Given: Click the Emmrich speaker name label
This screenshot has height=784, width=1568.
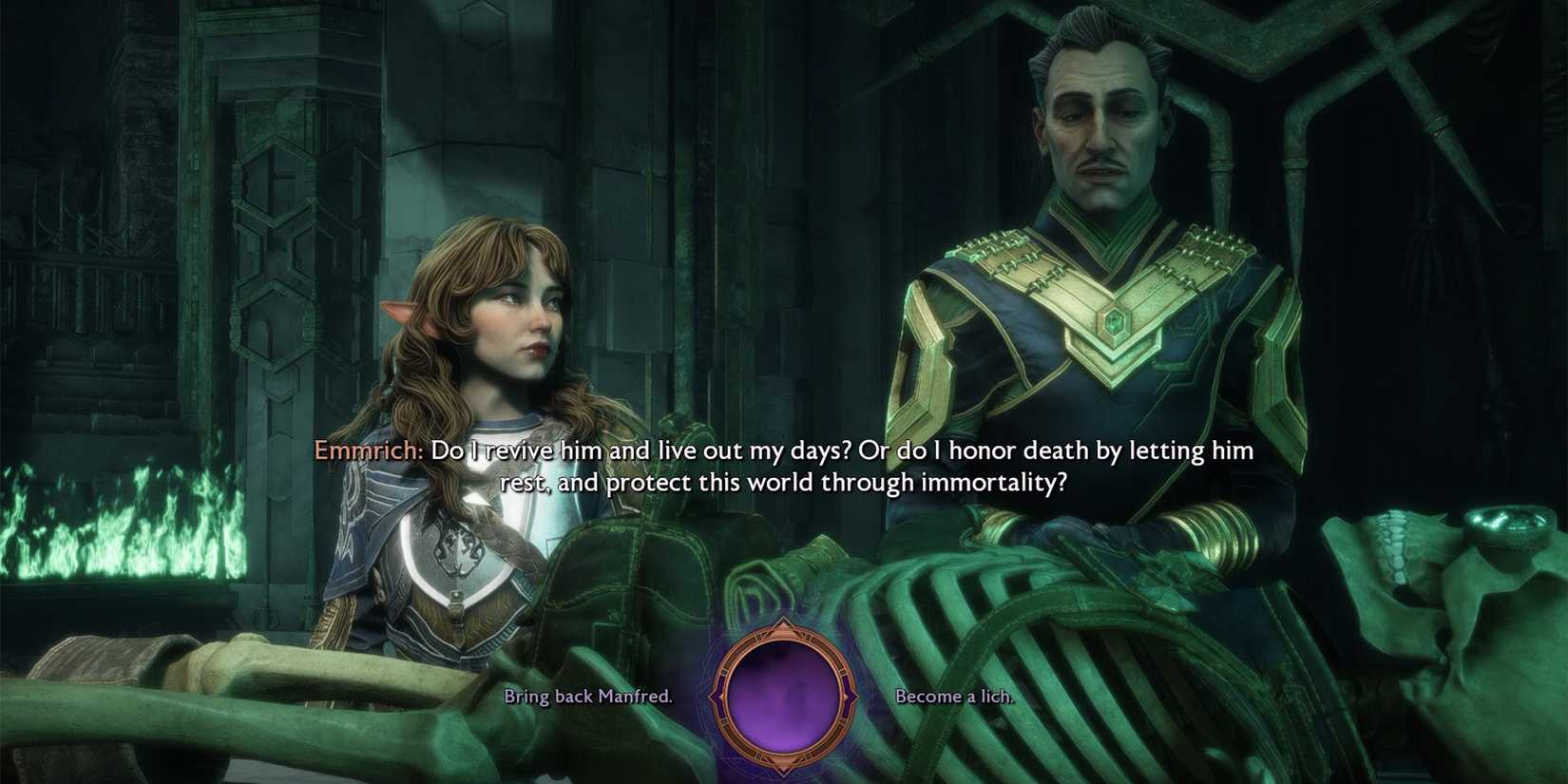Looking at the screenshot, I should [367, 451].
